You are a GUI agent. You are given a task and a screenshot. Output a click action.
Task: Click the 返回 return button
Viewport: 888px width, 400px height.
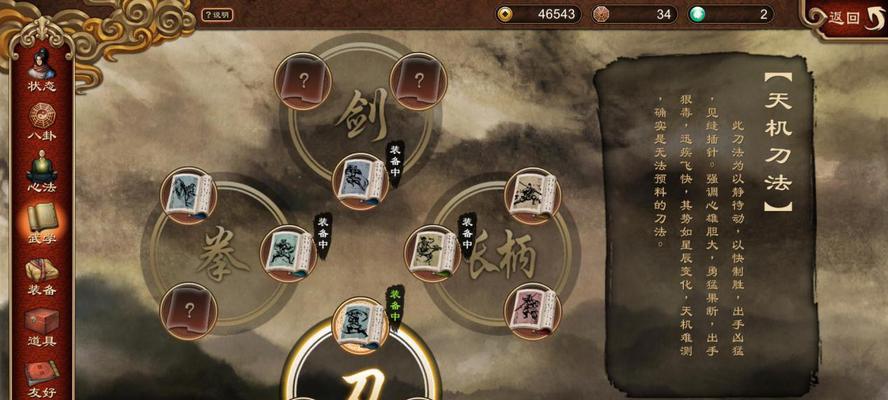[x=844, y=17]
